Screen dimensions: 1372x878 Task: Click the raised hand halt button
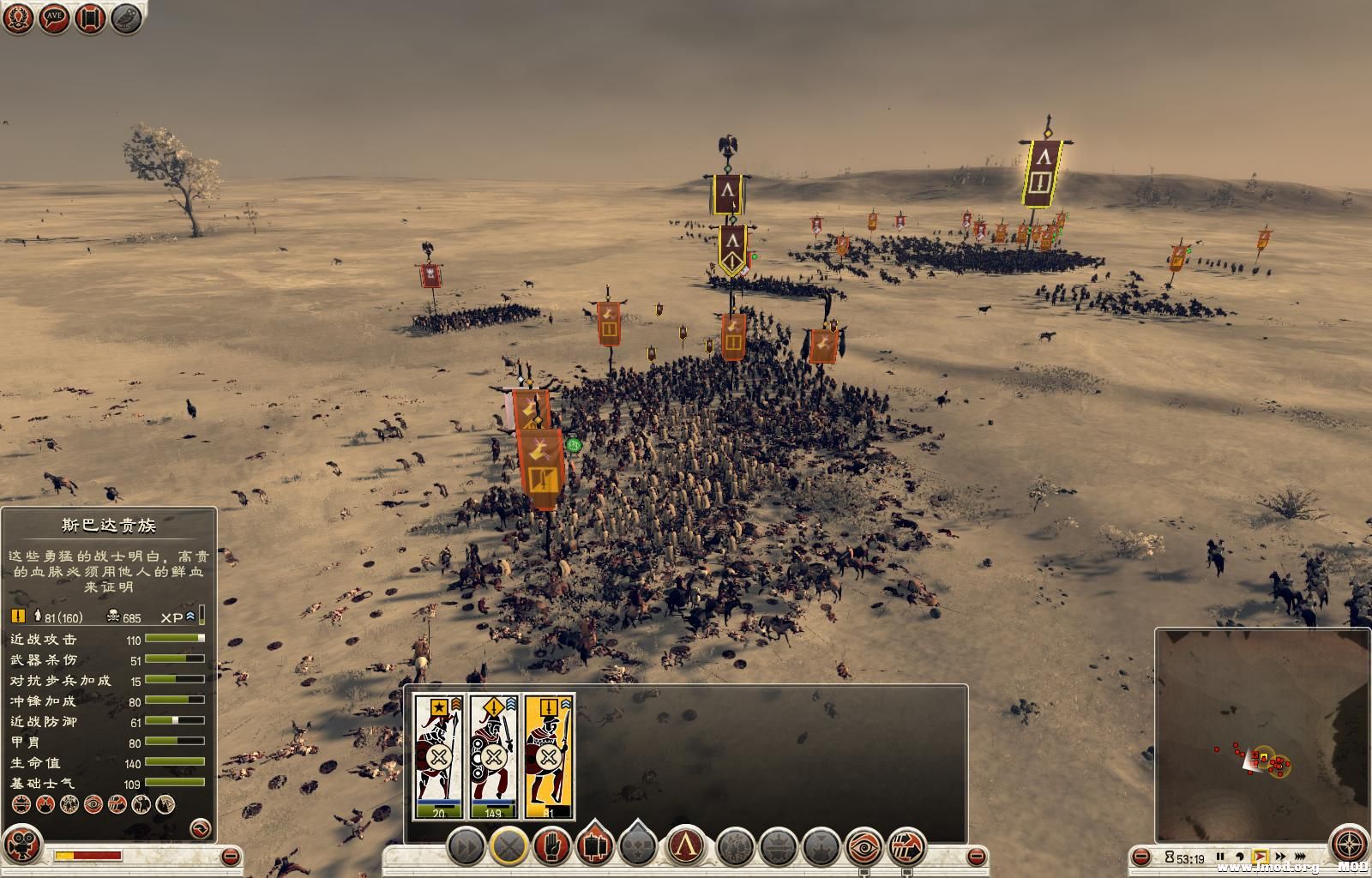pos(553,848)
